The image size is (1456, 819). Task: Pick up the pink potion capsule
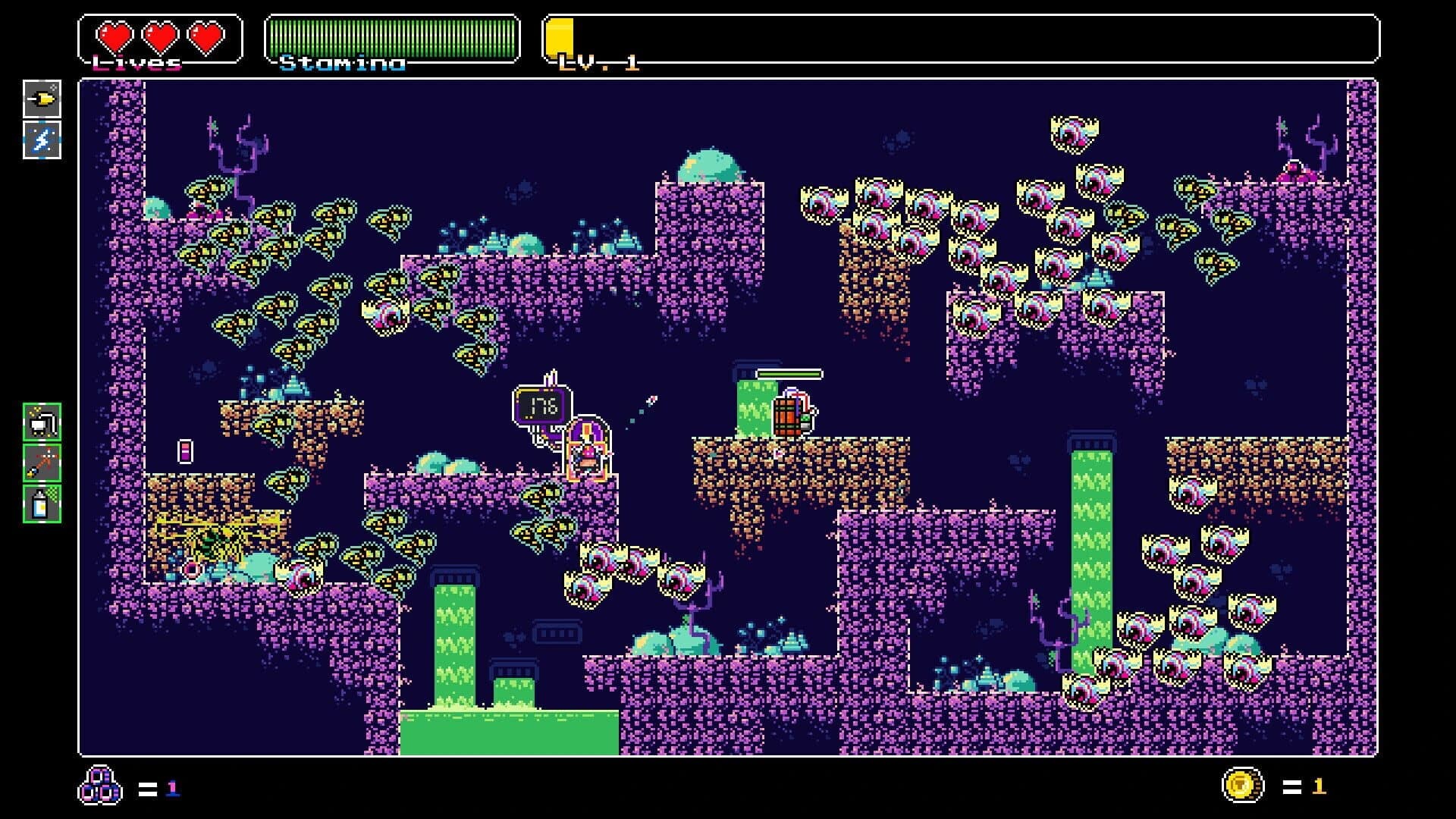tap(186, 450)
